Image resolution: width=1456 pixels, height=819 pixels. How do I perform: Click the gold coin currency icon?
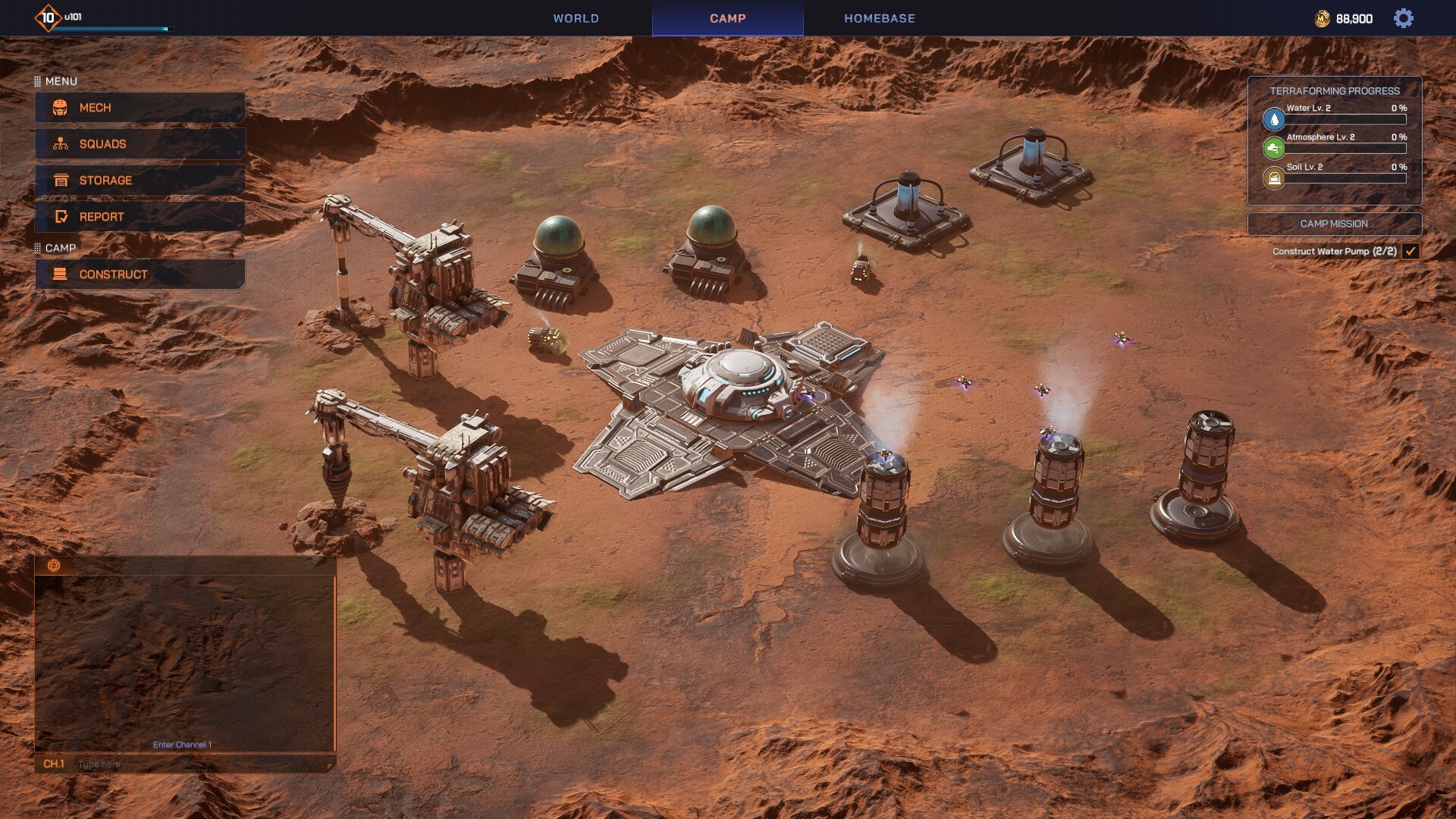coord(1322,19)
